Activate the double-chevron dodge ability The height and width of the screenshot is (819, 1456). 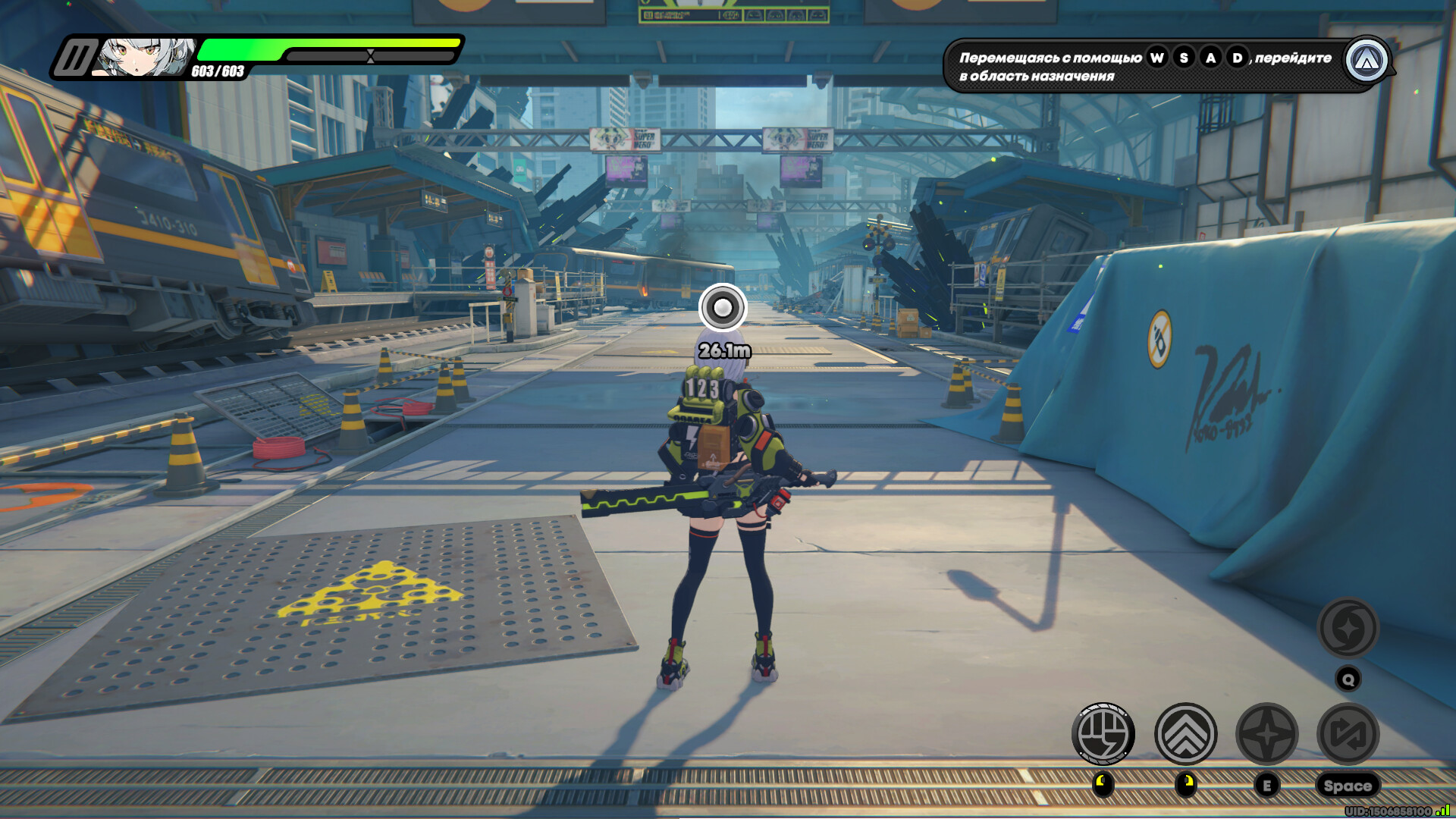point(1185,733)
